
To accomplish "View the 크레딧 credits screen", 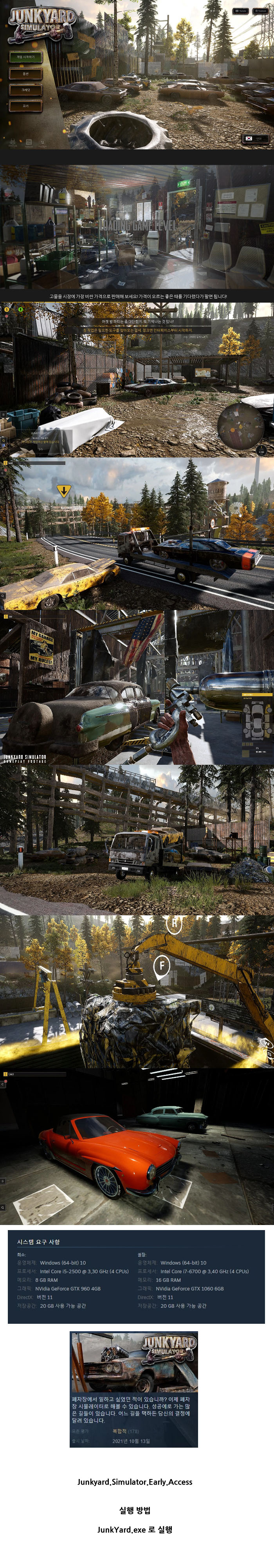I will pos(25,89).
